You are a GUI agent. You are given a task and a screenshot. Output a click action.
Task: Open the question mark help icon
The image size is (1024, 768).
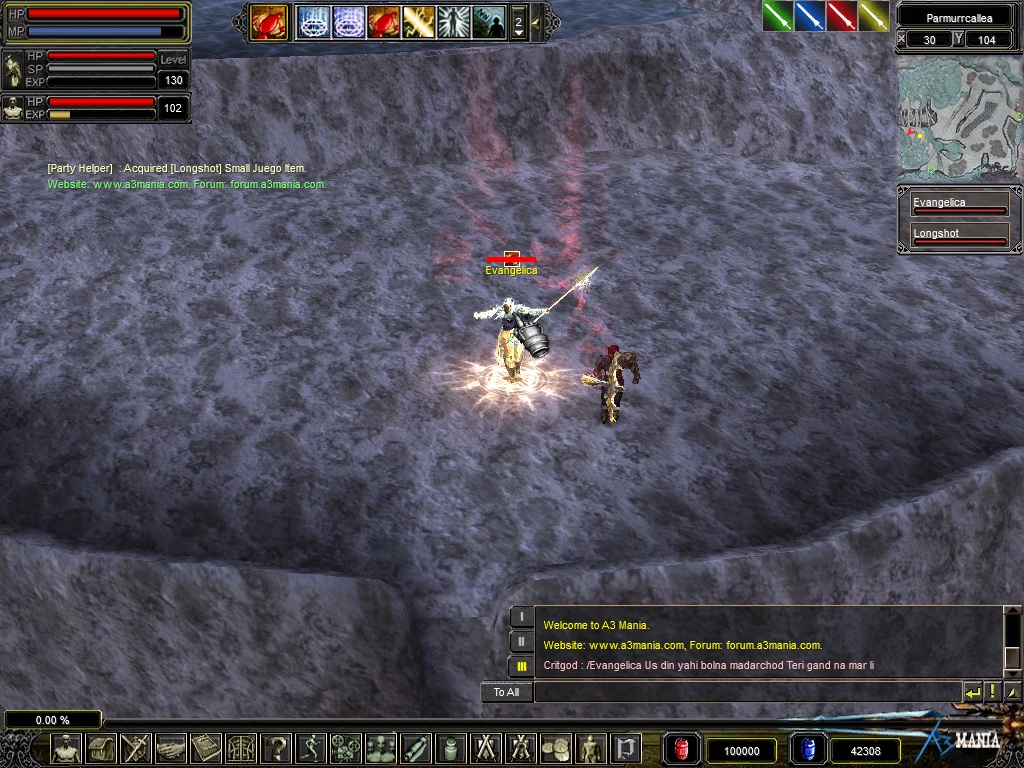pos(276,748)
